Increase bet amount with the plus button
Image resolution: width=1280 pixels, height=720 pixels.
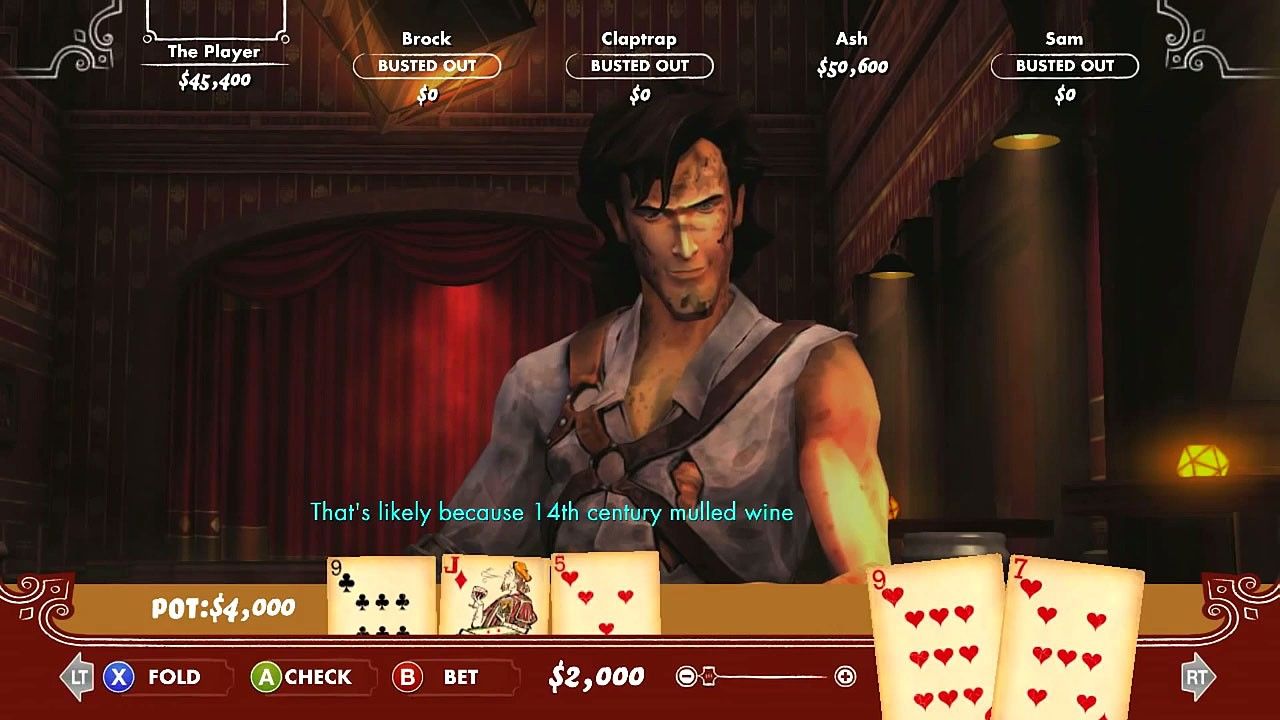[845, 677]
